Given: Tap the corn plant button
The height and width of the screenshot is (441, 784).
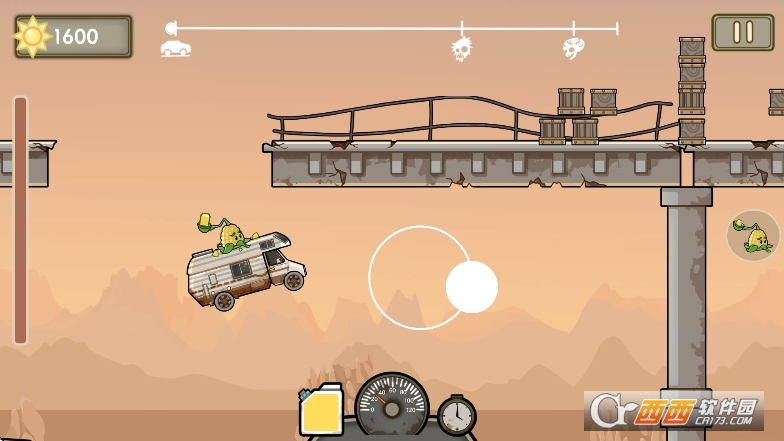Looking at the screenshot, I should pos(753,236).
